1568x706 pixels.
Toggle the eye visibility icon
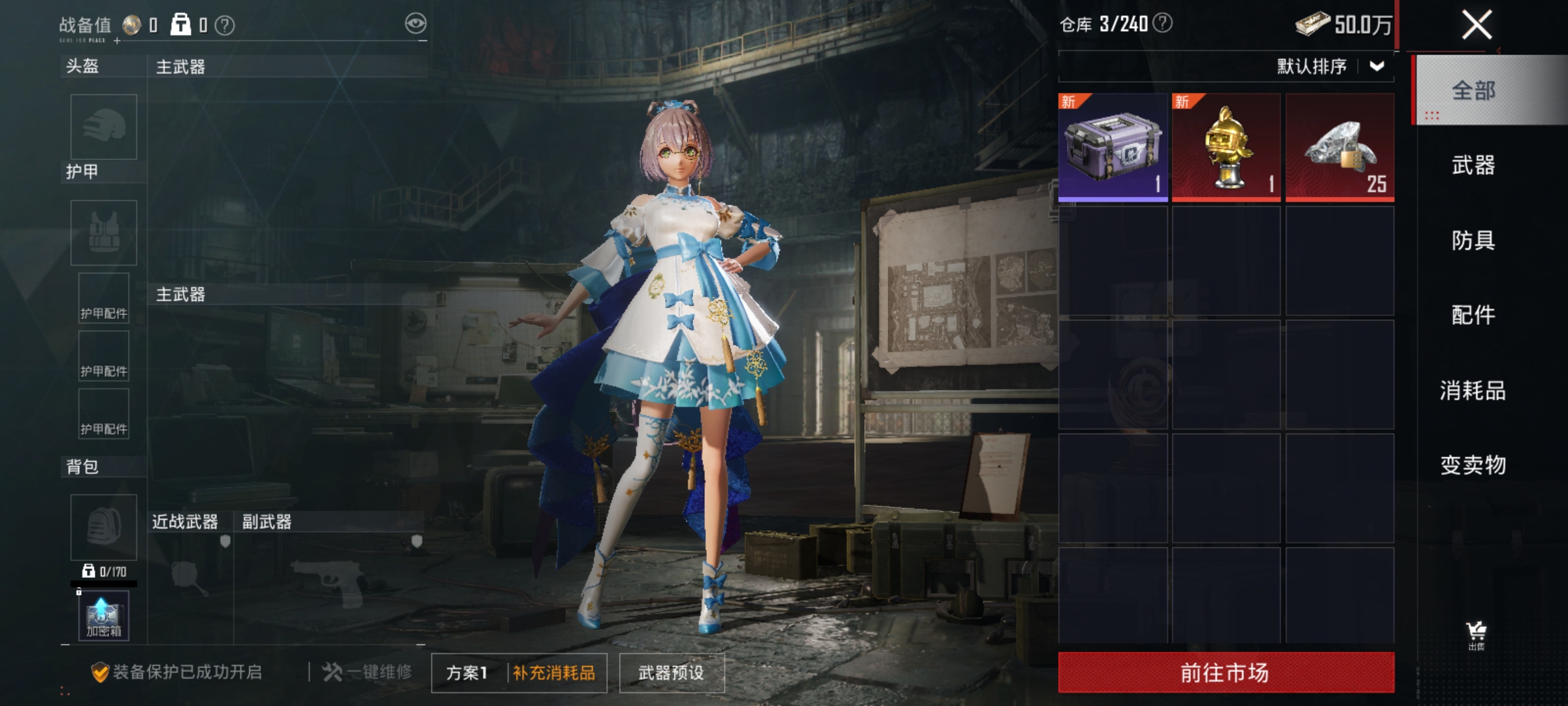[x=416, y=22]
